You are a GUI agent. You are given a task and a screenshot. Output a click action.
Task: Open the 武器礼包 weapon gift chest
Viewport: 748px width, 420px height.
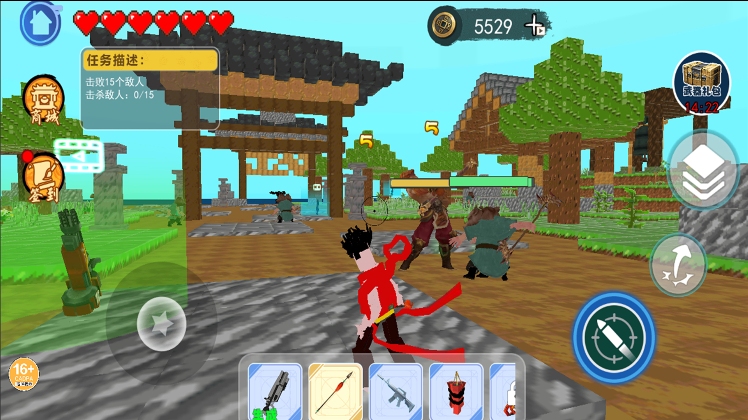point(703,82)
